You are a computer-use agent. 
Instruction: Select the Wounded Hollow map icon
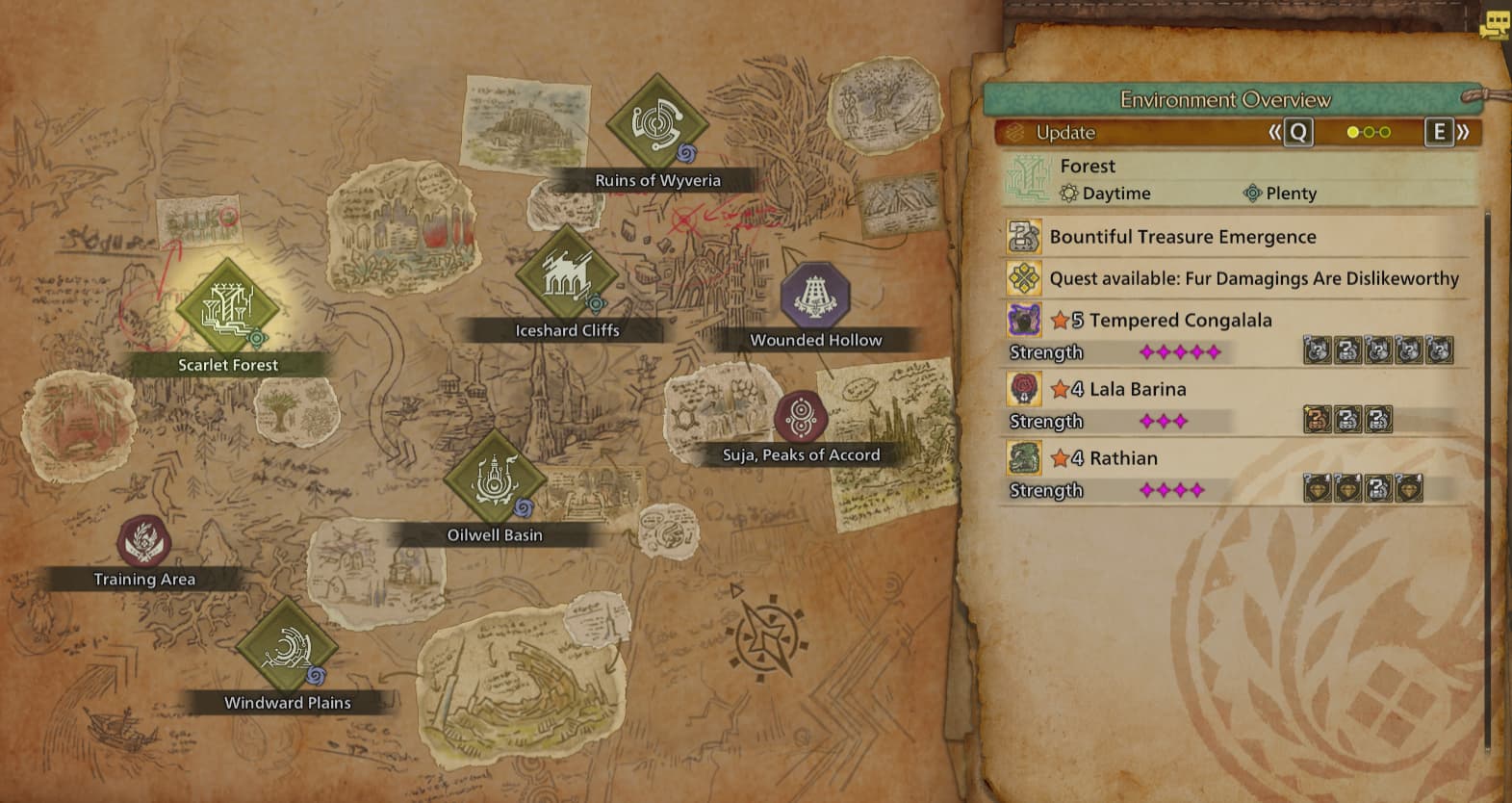tap(814, 295)
